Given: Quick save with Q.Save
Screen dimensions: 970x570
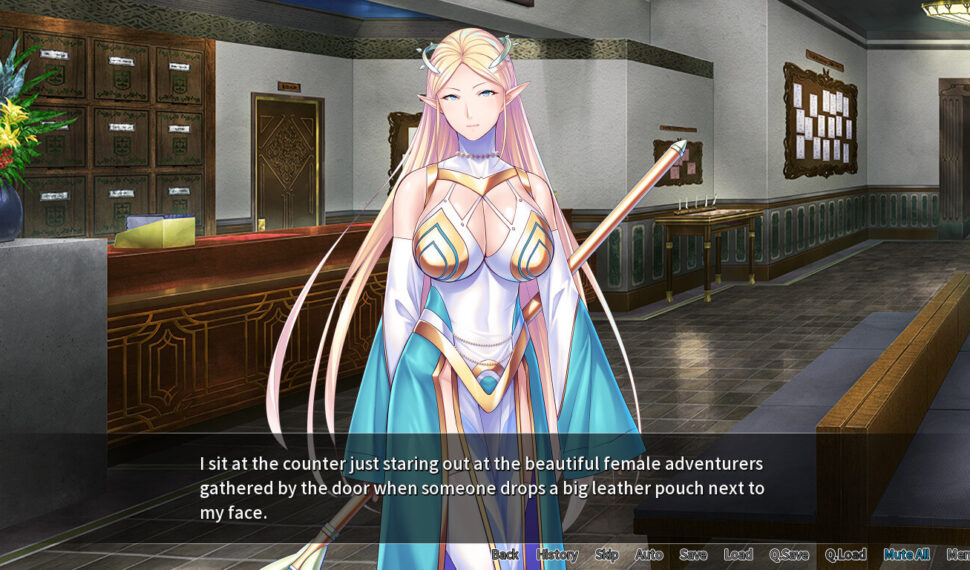Looking at the screenshot, I should pos(788,554).
